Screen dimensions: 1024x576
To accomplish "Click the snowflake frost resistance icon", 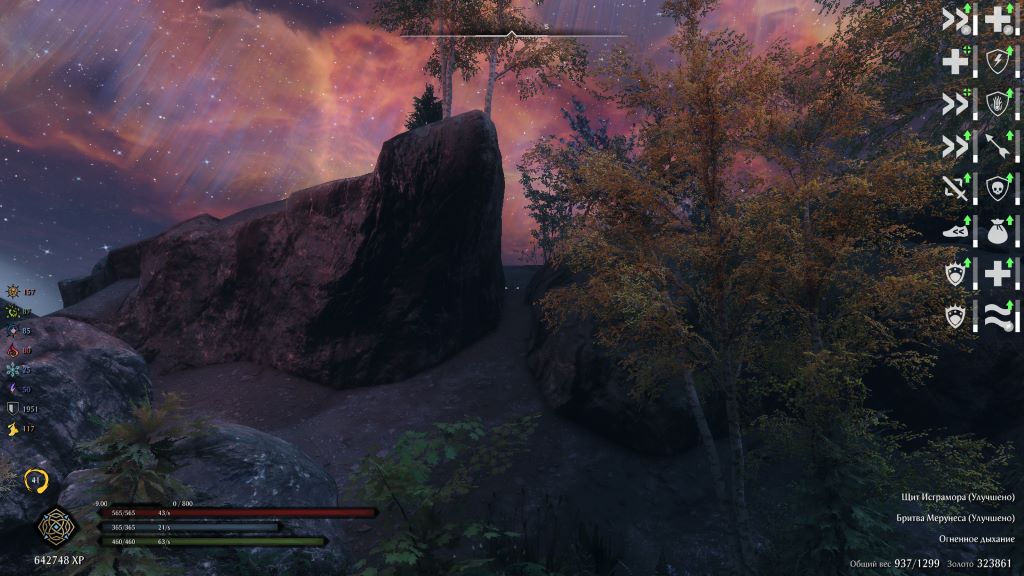I will pyautogui.click(x=13, y=369).
